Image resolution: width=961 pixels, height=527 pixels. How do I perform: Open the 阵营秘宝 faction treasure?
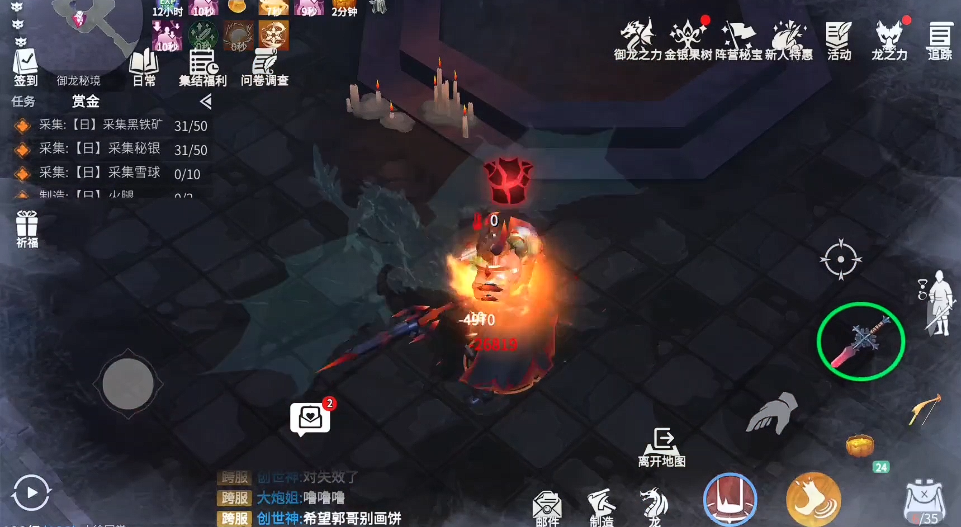click(738, 40)
